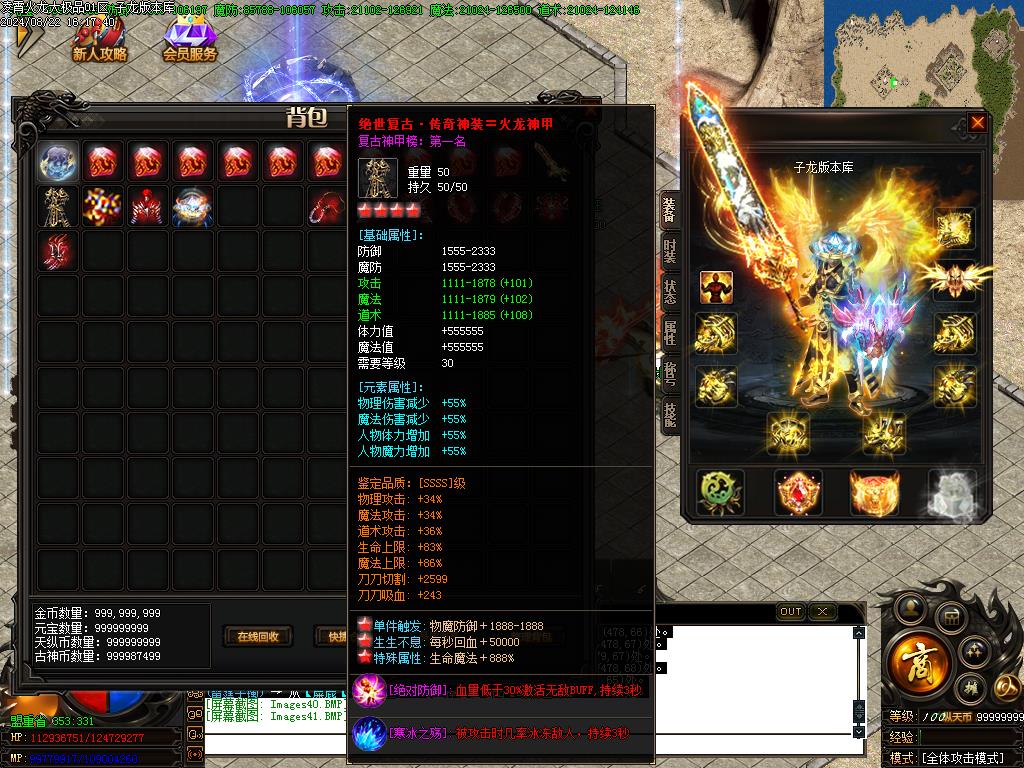The height and width of the screenshot is (768, 1024).
Task: Click the 在线回收 button
Action: 258,636
